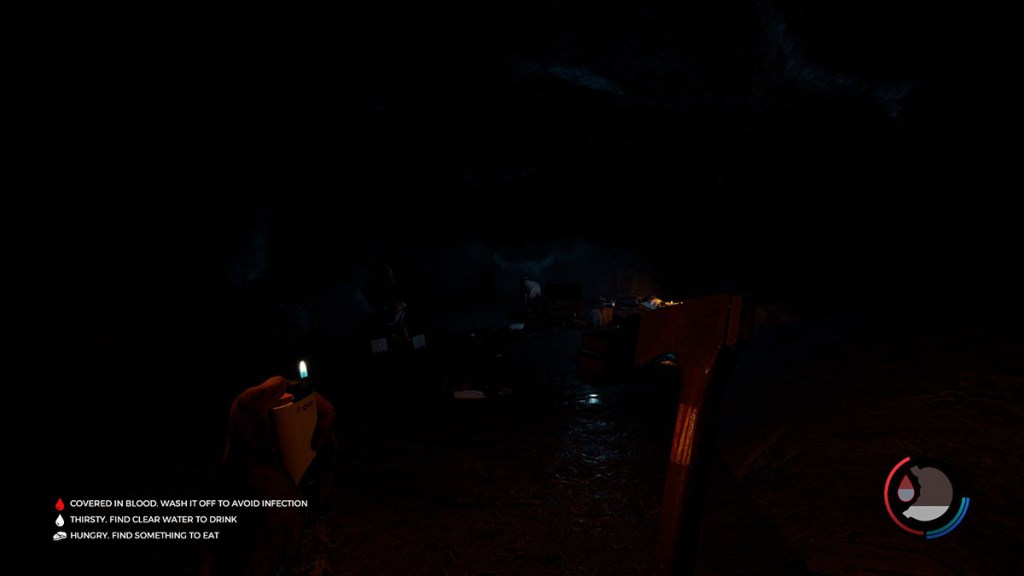The width and height of the screenshot is (1024, 576).
Task: Click the red blood drop status icon
Action: pos(59,504)
